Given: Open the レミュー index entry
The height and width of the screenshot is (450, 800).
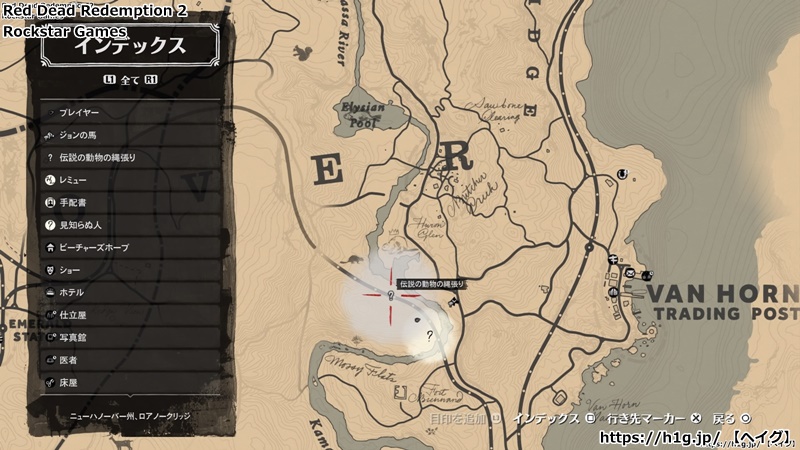Looking at the screenshot, I should coord(128,180).
